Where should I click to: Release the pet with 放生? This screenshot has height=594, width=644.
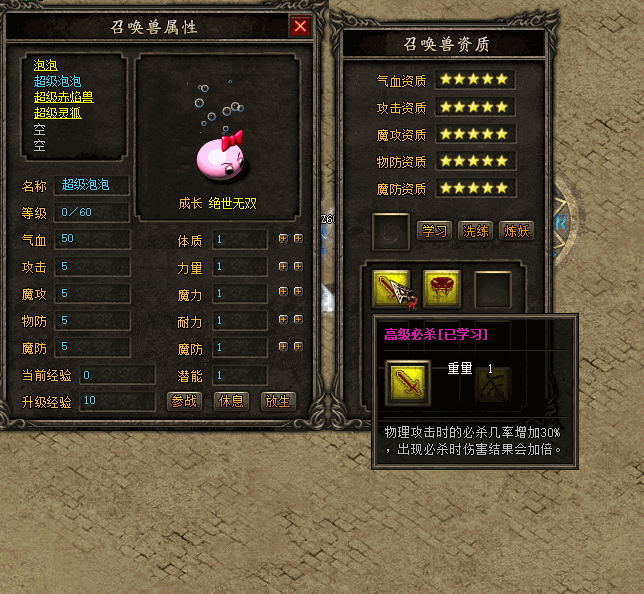tap(277, 401)
